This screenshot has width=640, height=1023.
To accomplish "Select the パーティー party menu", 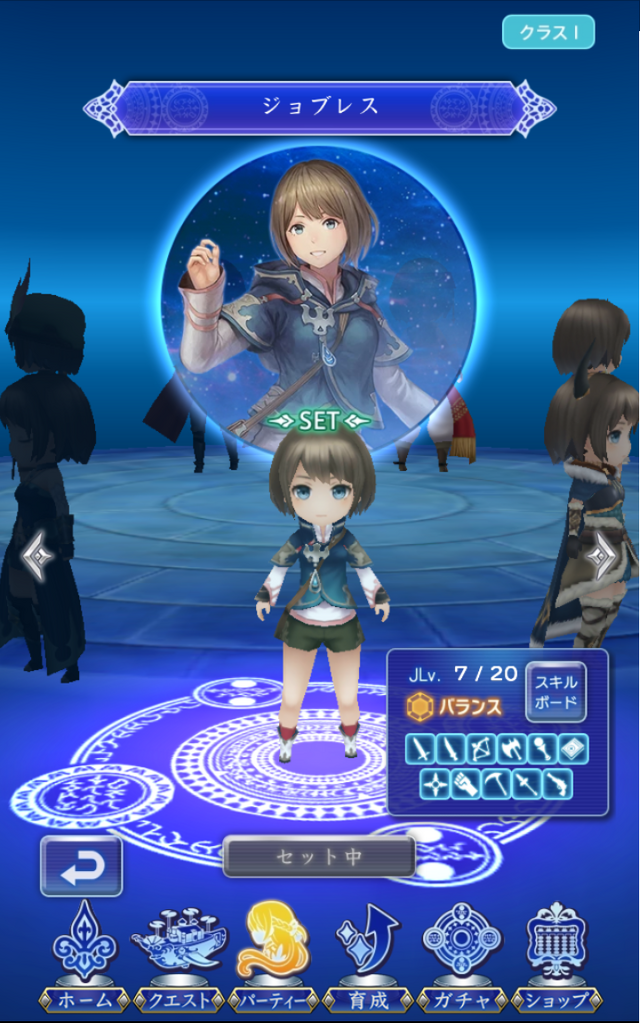I will coord(272,955).
